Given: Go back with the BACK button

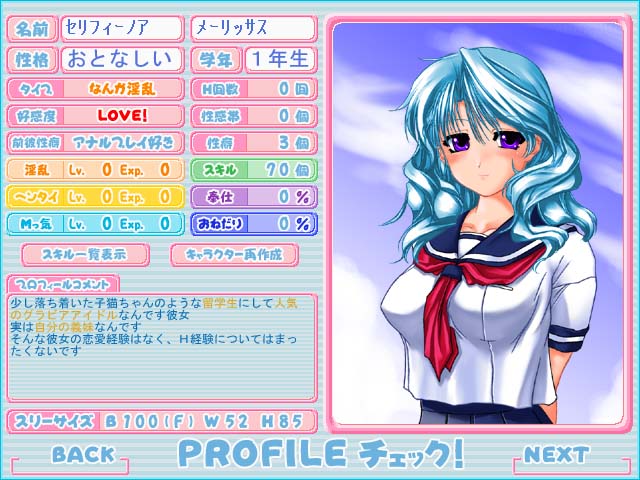Looking at the screenshot, I should point(83,454).
